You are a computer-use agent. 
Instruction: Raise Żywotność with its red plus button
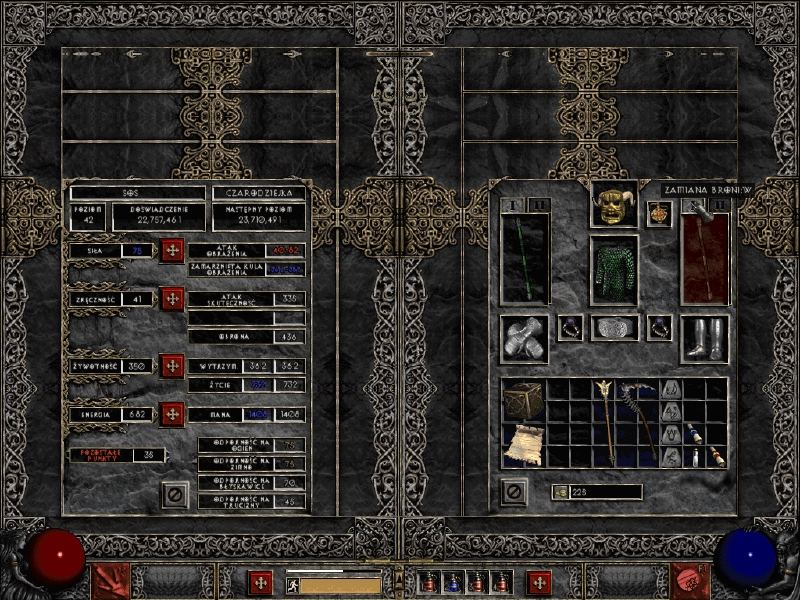click(x=172, y=365)
